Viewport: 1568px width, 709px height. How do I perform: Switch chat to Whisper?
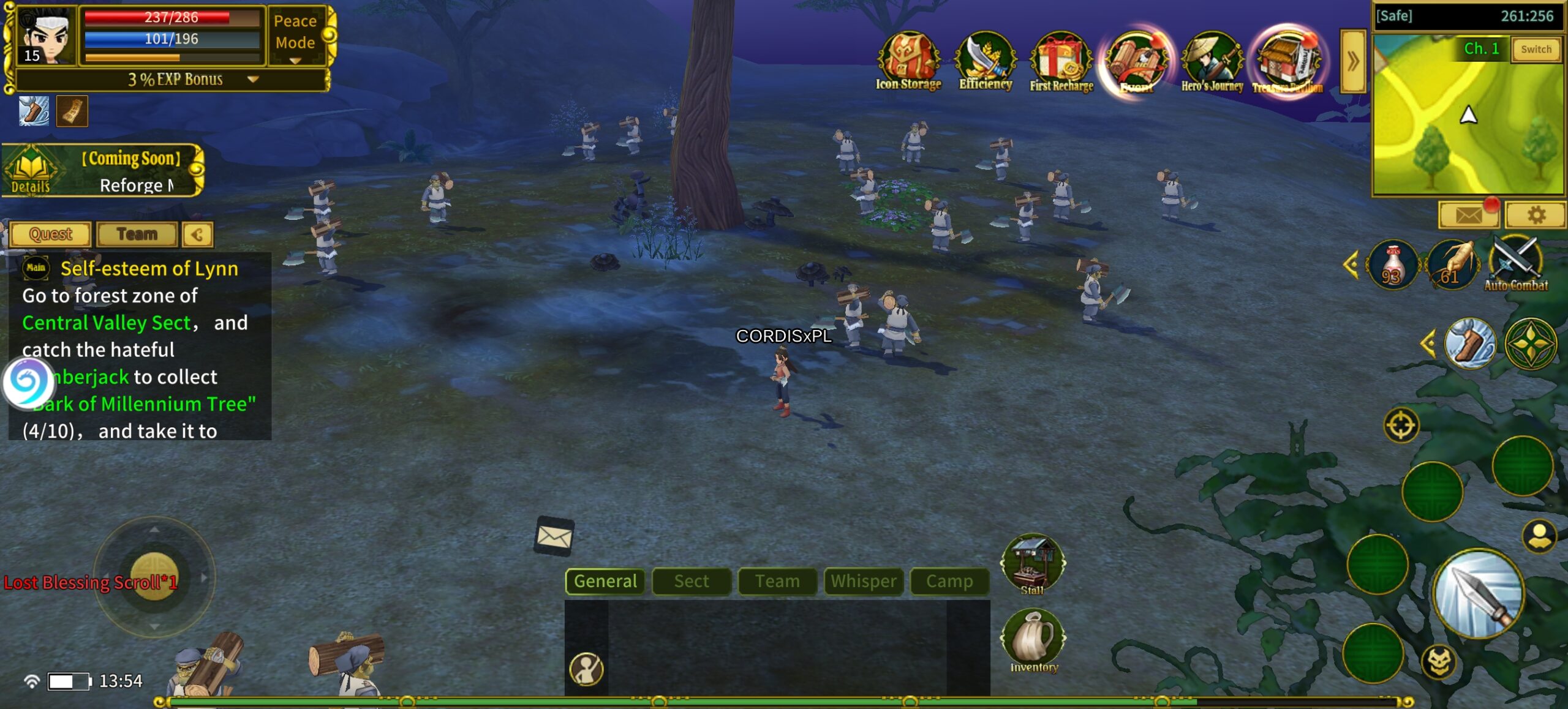863,581
